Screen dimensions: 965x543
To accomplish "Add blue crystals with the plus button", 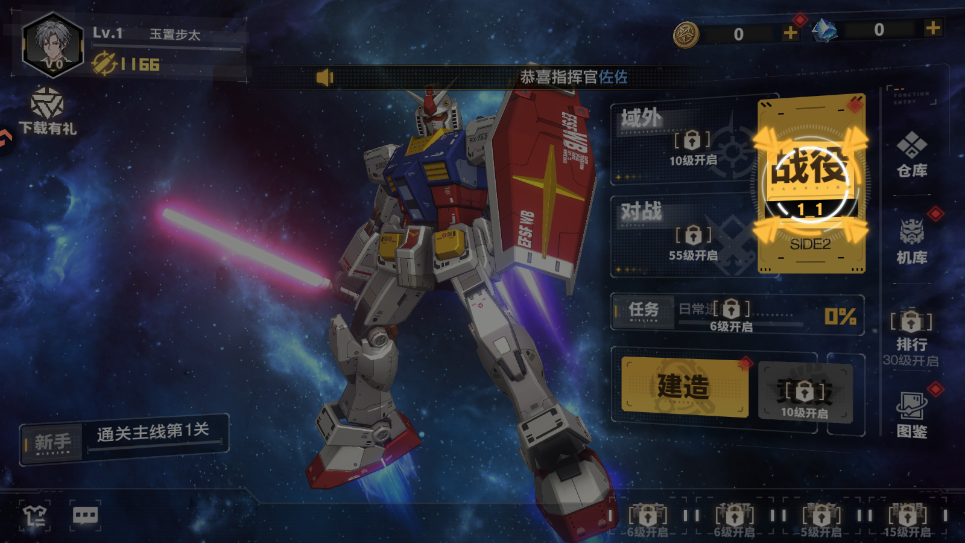I will pyautogui.click(x=932, y=29).
